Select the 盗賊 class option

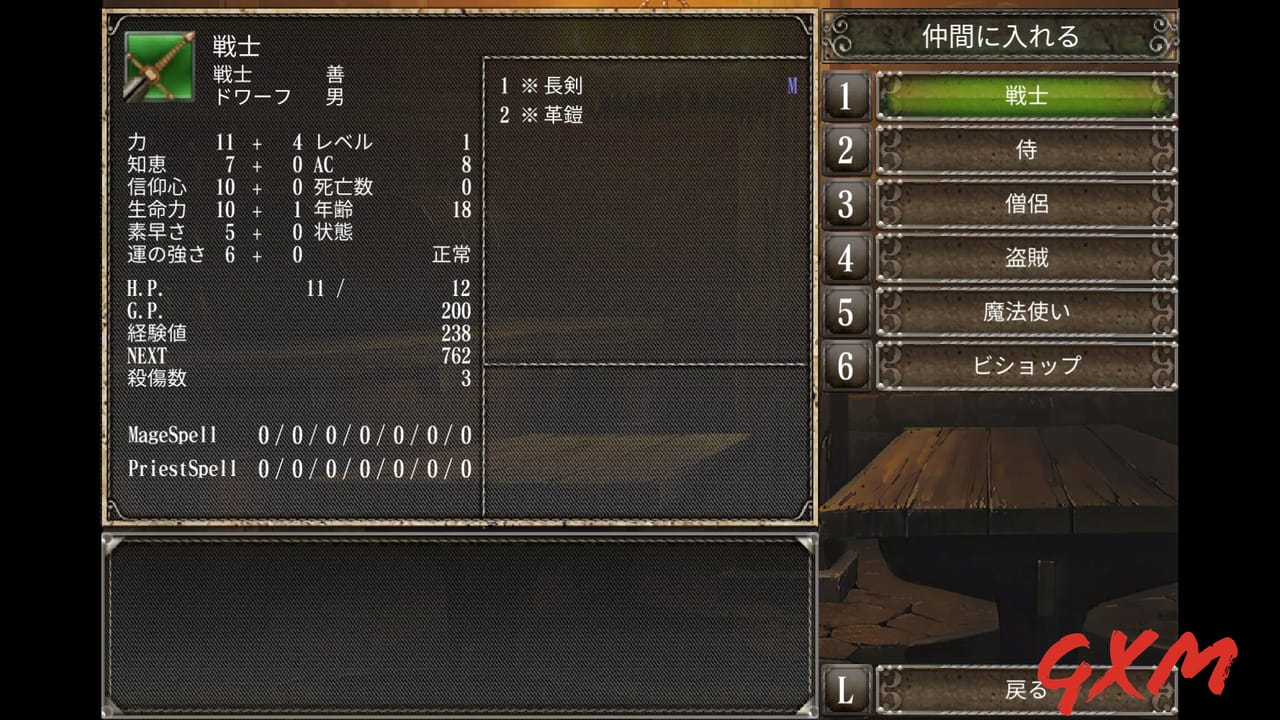pos(1025,258)
